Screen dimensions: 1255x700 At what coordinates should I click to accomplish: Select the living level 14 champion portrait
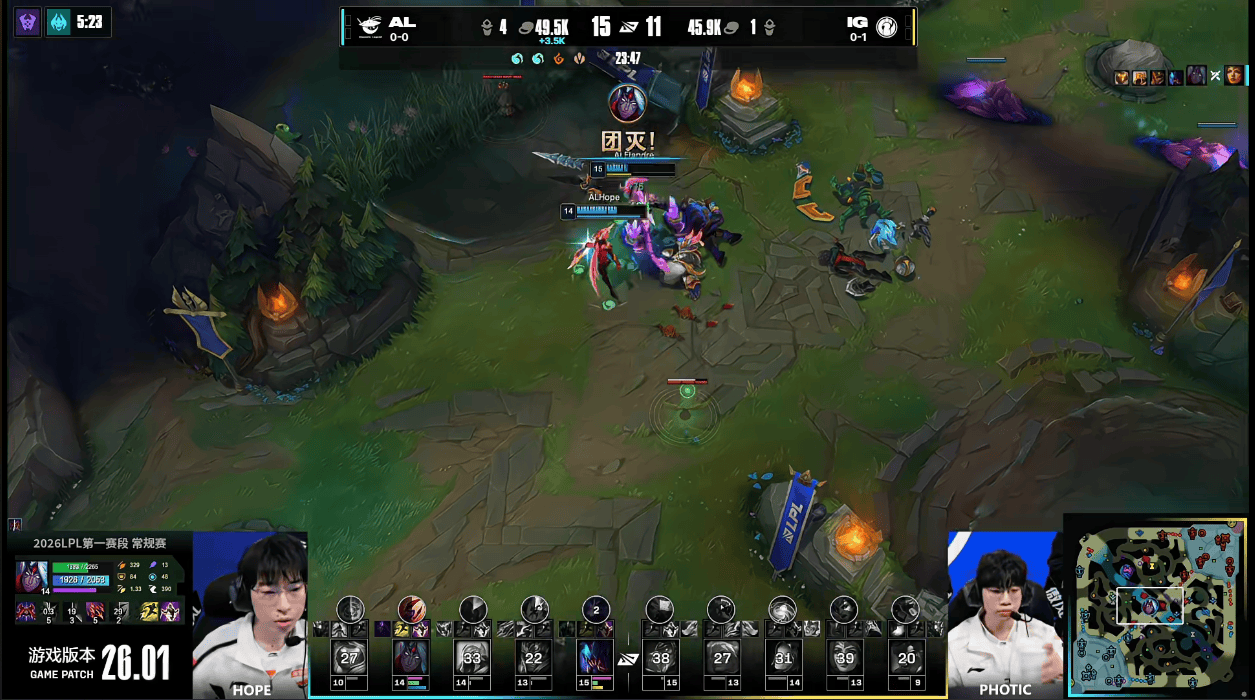410,657
